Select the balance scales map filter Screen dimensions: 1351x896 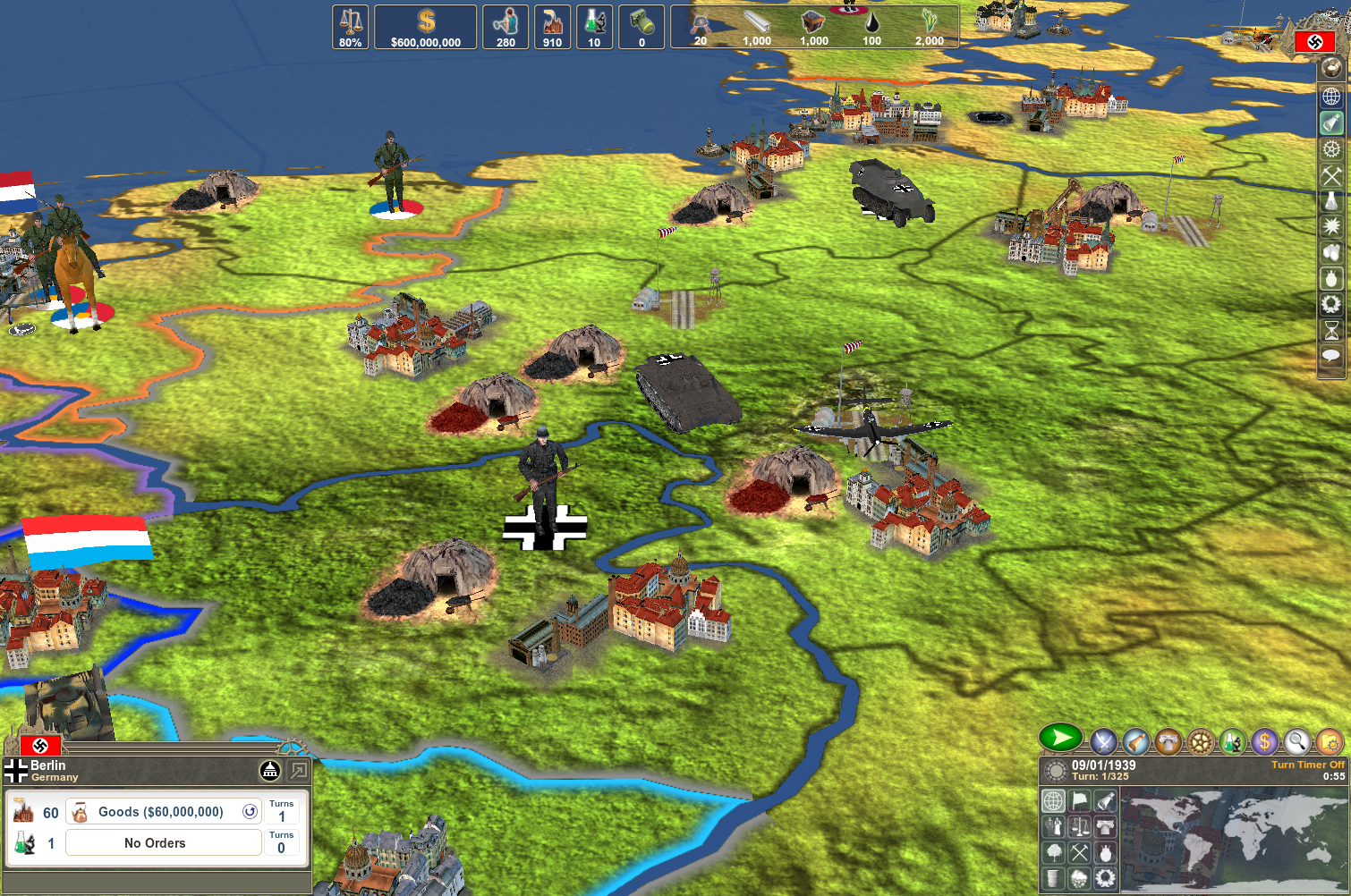pos(1080,827)
